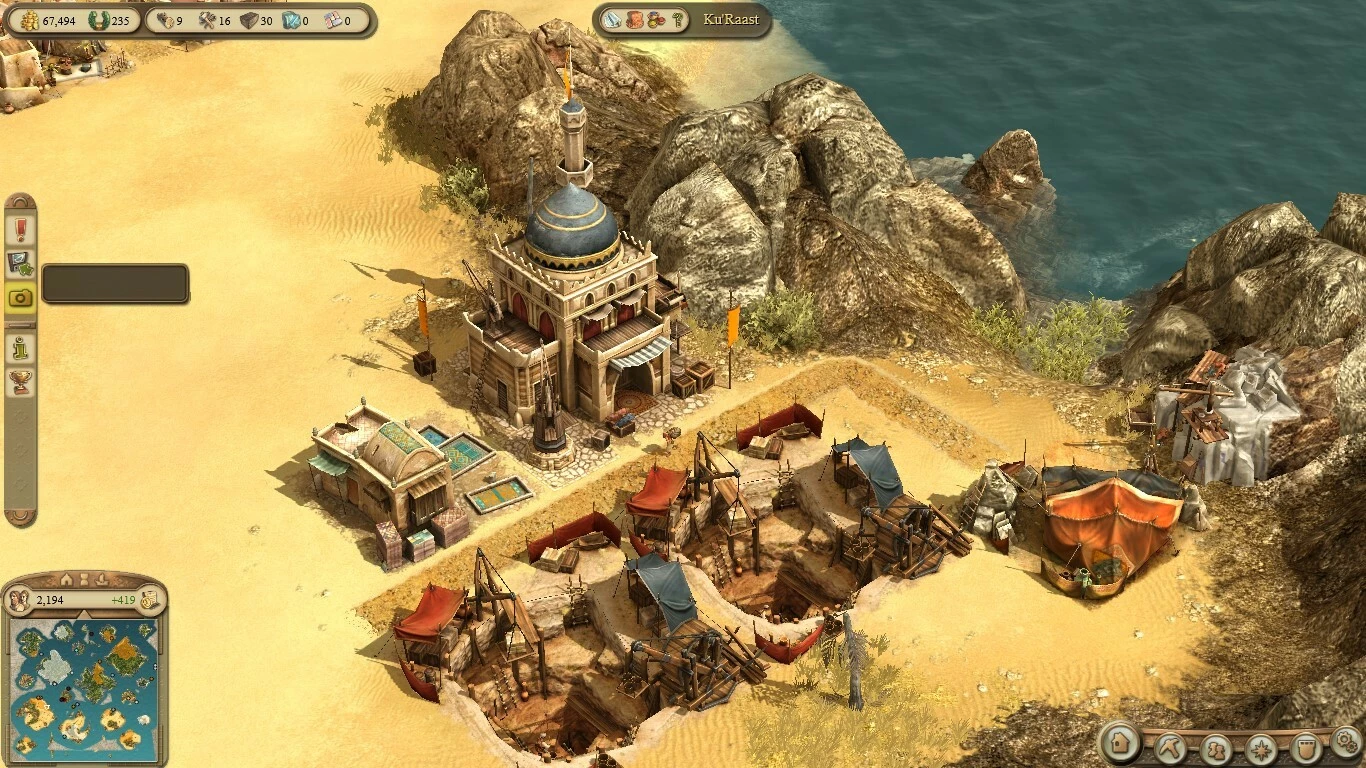Open the gears options menu
Viewport: 1366px width, 768px height.
coord(1346,742)
